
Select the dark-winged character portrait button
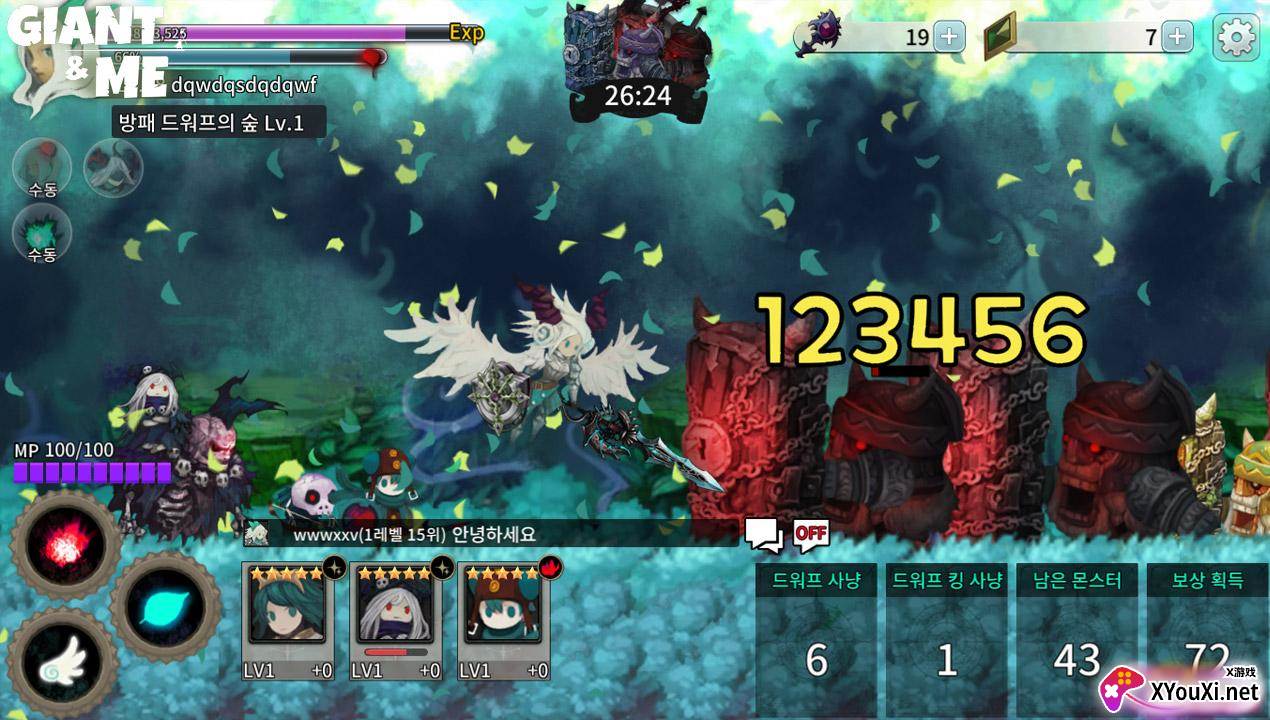(x=113, y=167)
